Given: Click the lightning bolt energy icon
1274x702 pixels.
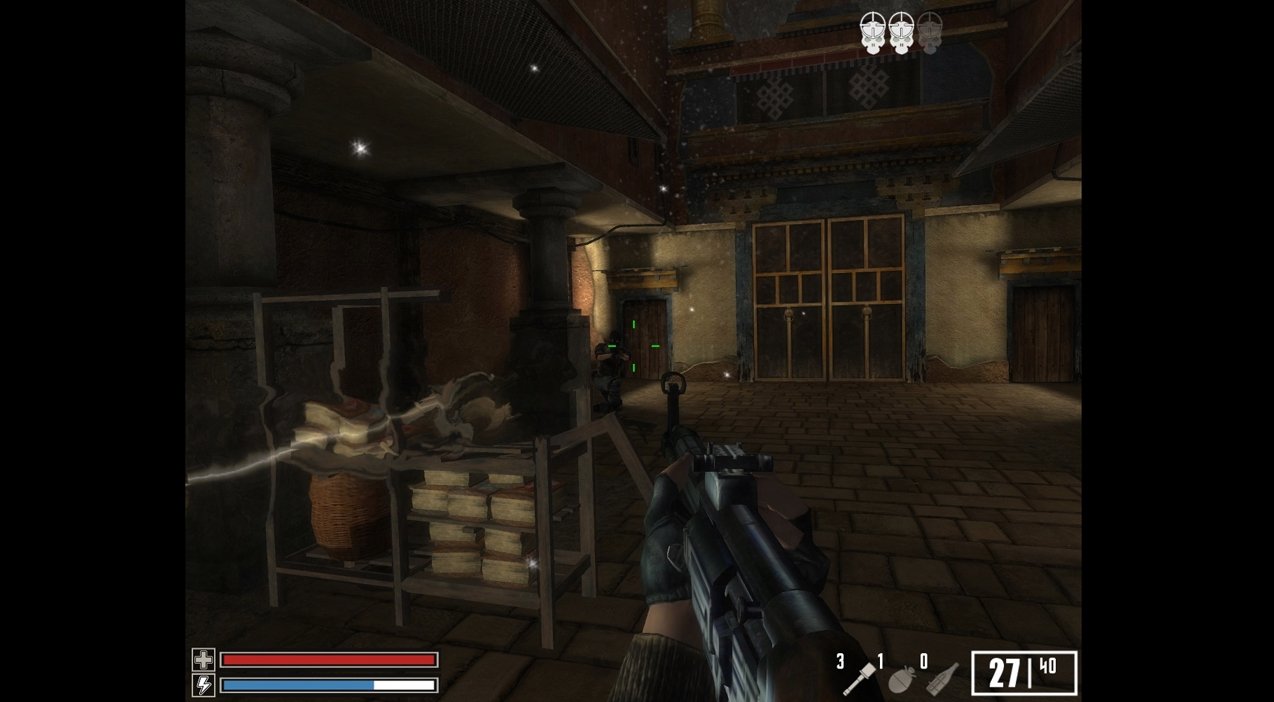Looking at the screenshot, I should (203, 685).
